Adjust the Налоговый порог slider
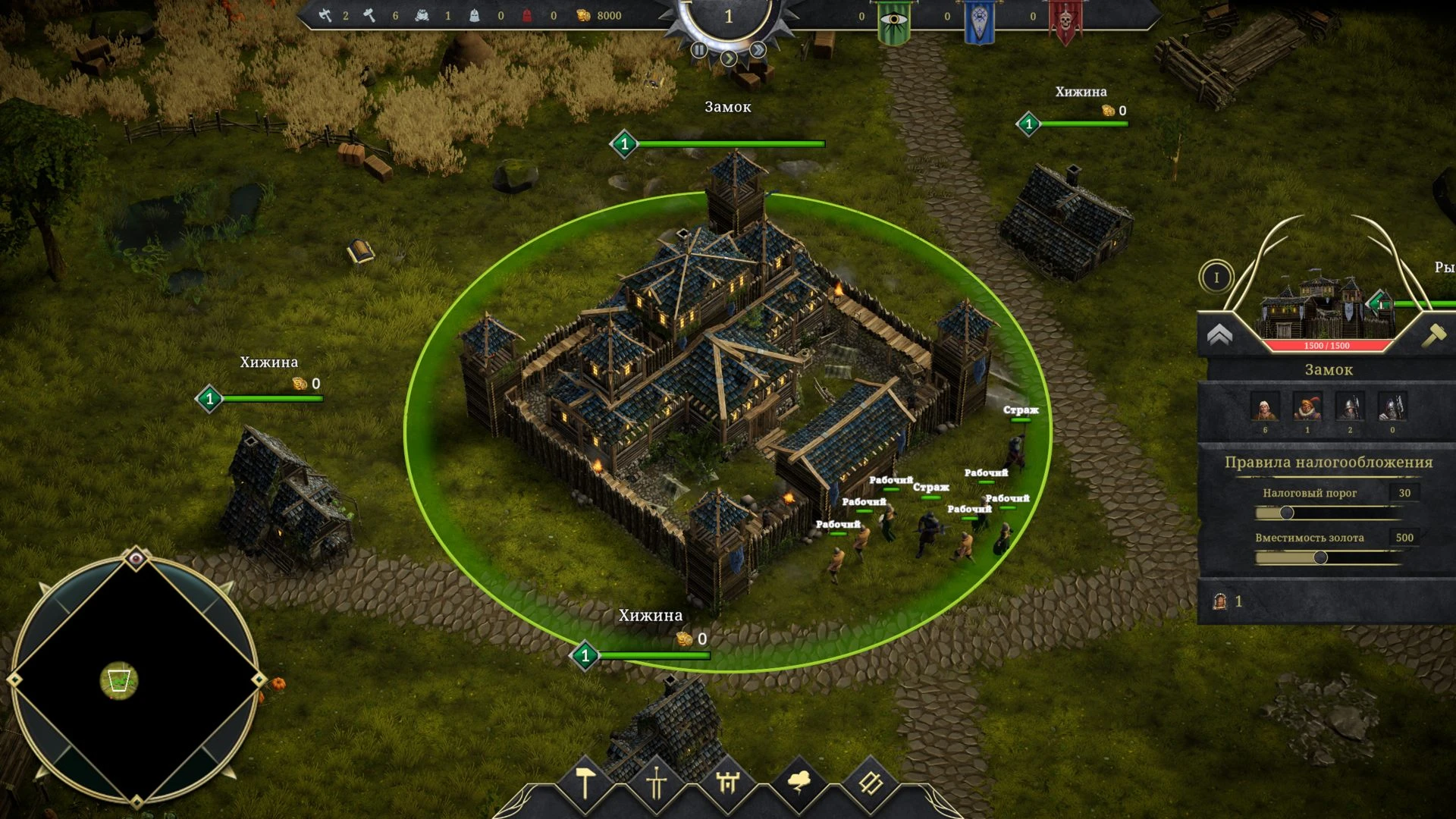 coord(1287,513)
